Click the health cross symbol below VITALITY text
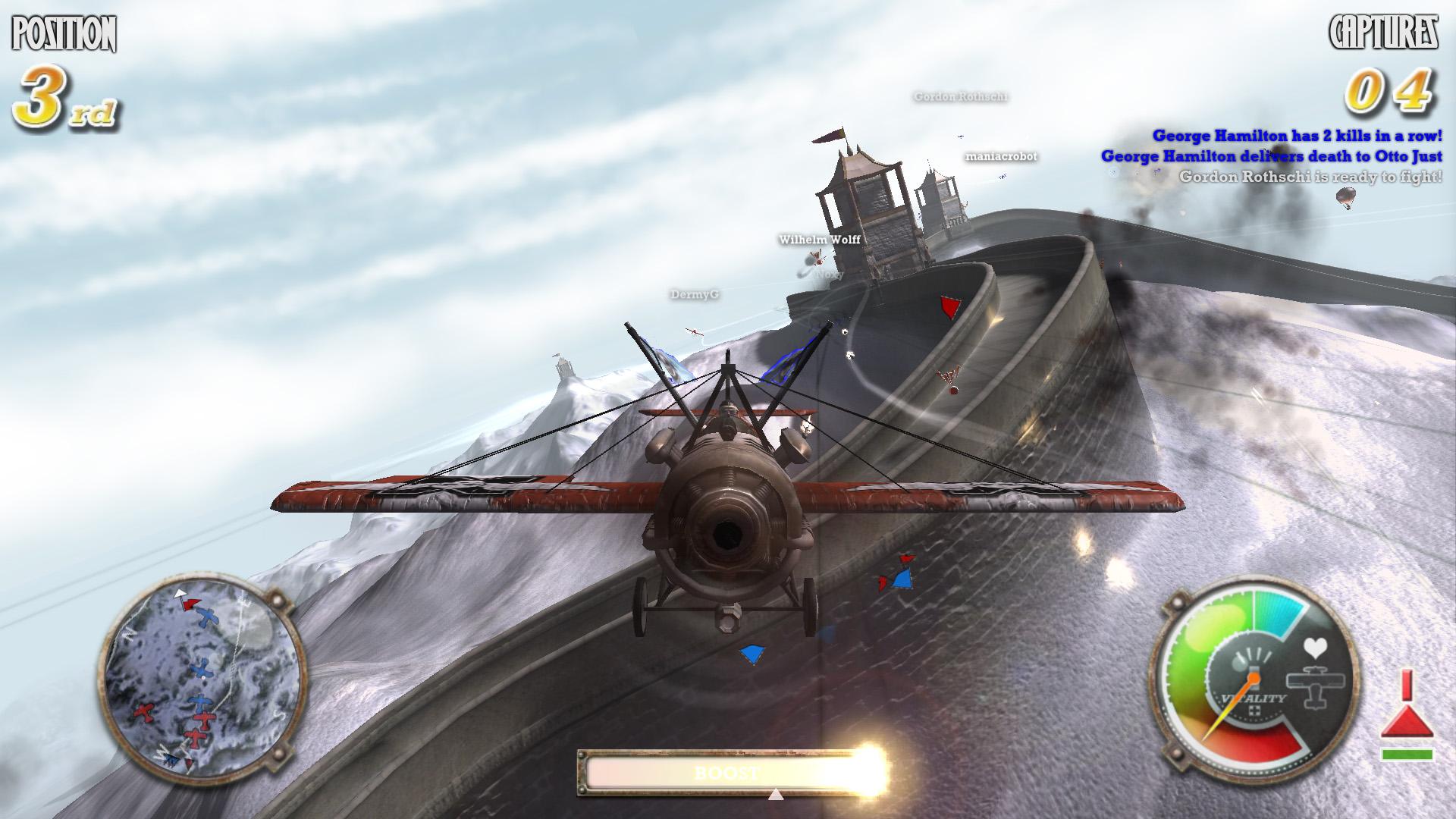This screenshot has width=1456, height=819. (x=1254, y=711)
